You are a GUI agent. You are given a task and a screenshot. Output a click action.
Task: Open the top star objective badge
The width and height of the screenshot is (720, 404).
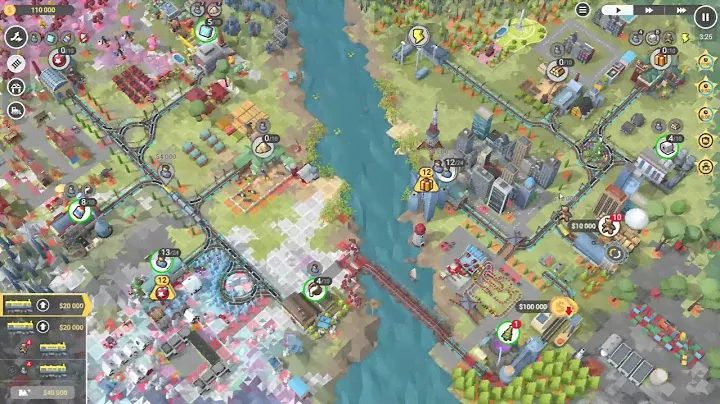coord(705,61)
